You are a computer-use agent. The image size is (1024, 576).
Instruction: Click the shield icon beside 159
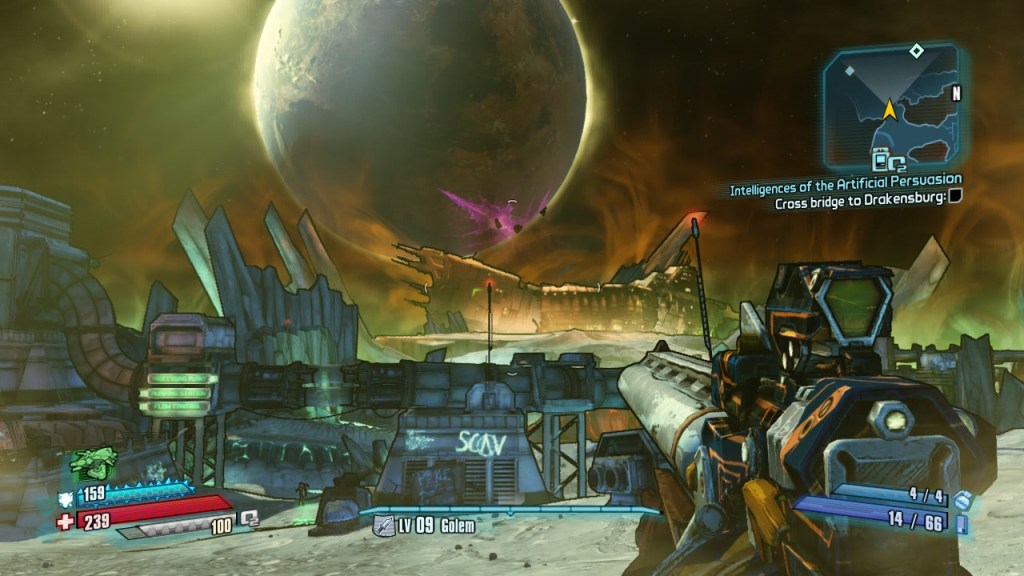(x=66, y=496)
